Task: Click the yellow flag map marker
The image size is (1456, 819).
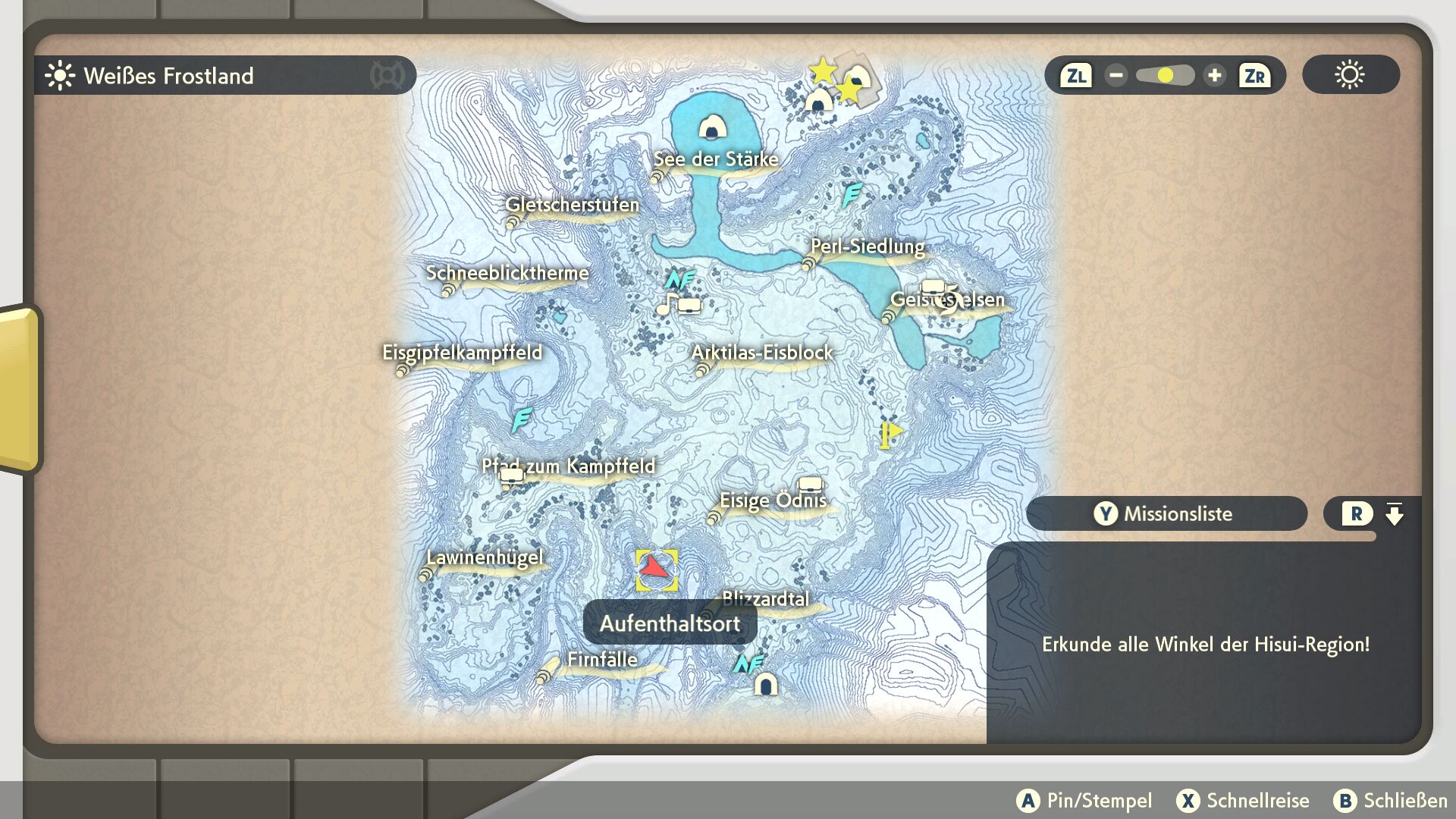Action: click(x=890, y=435)
